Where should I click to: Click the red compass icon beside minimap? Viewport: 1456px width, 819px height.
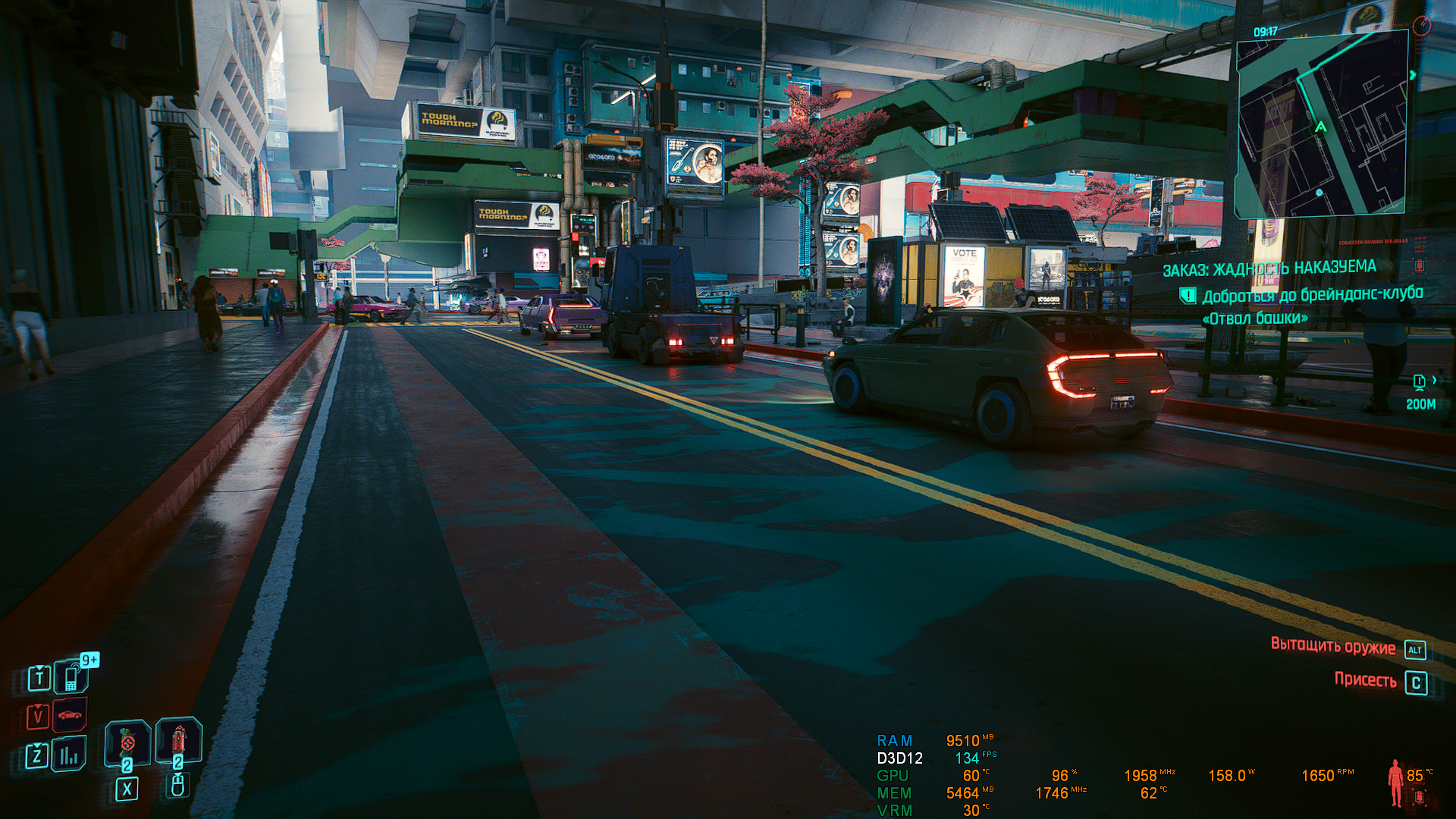coord(1422,25)
